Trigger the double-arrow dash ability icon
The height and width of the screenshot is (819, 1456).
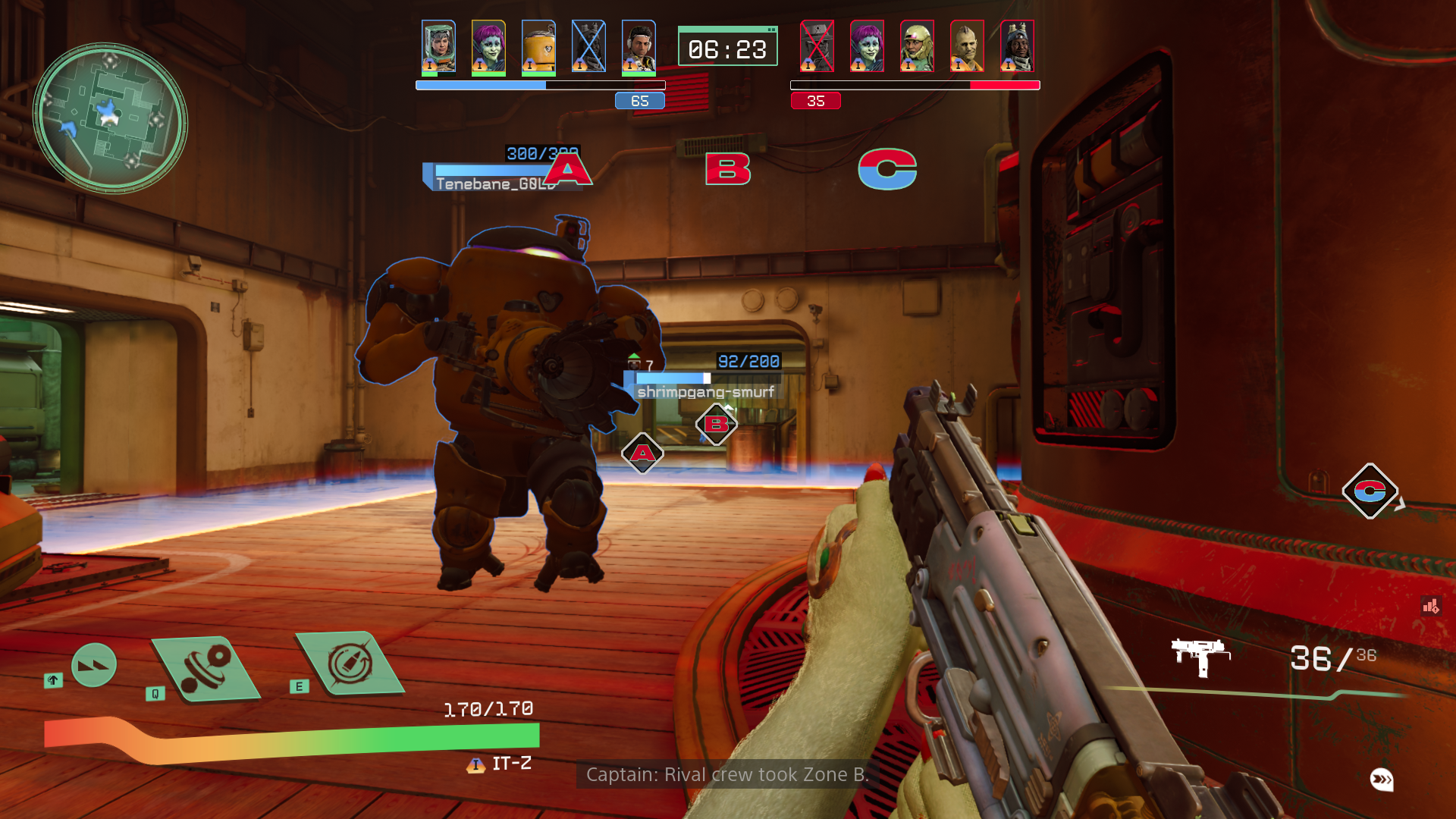(x=94, y=665)
